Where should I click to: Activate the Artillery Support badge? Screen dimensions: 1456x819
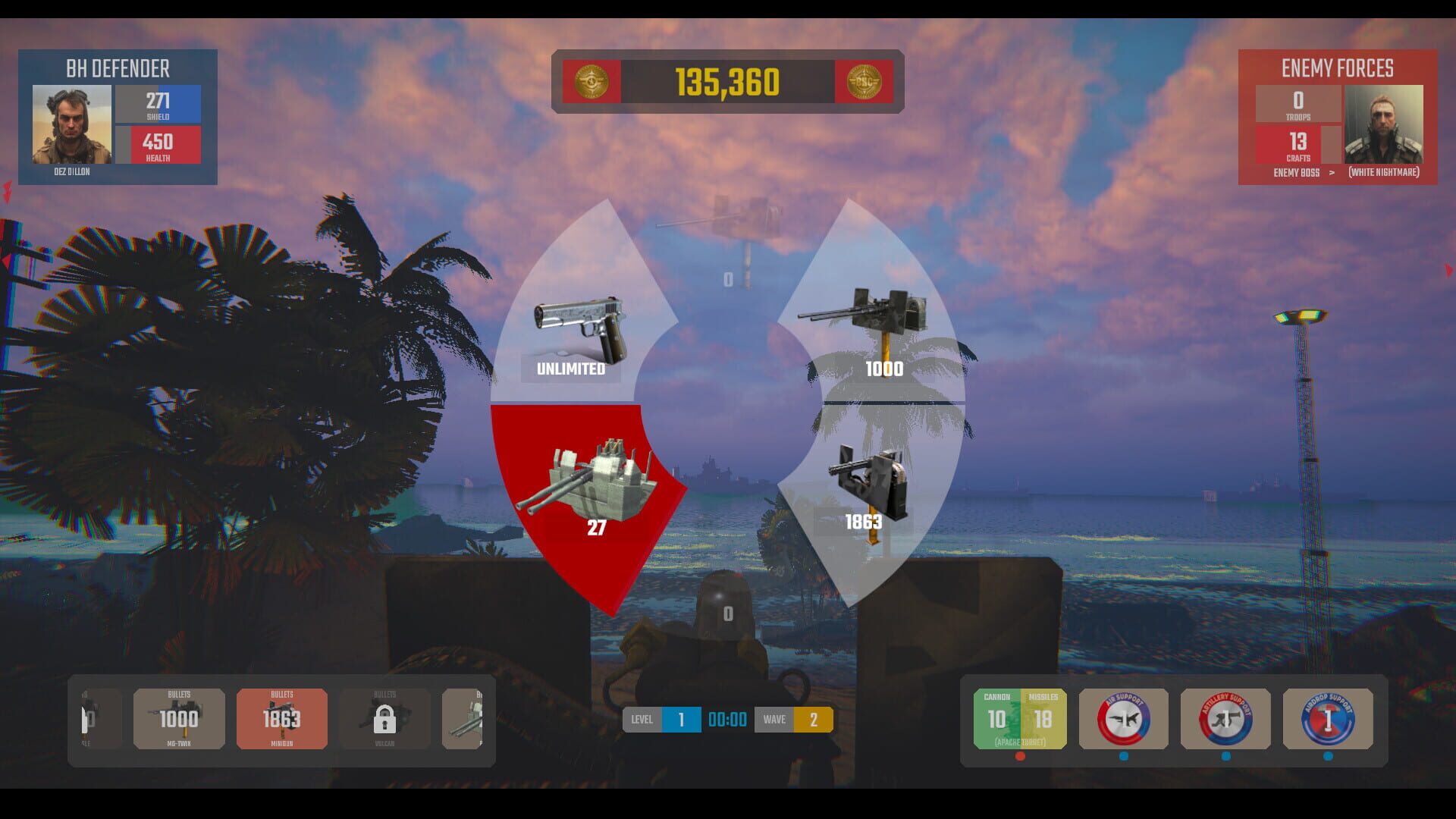(x=1225, y=719)
